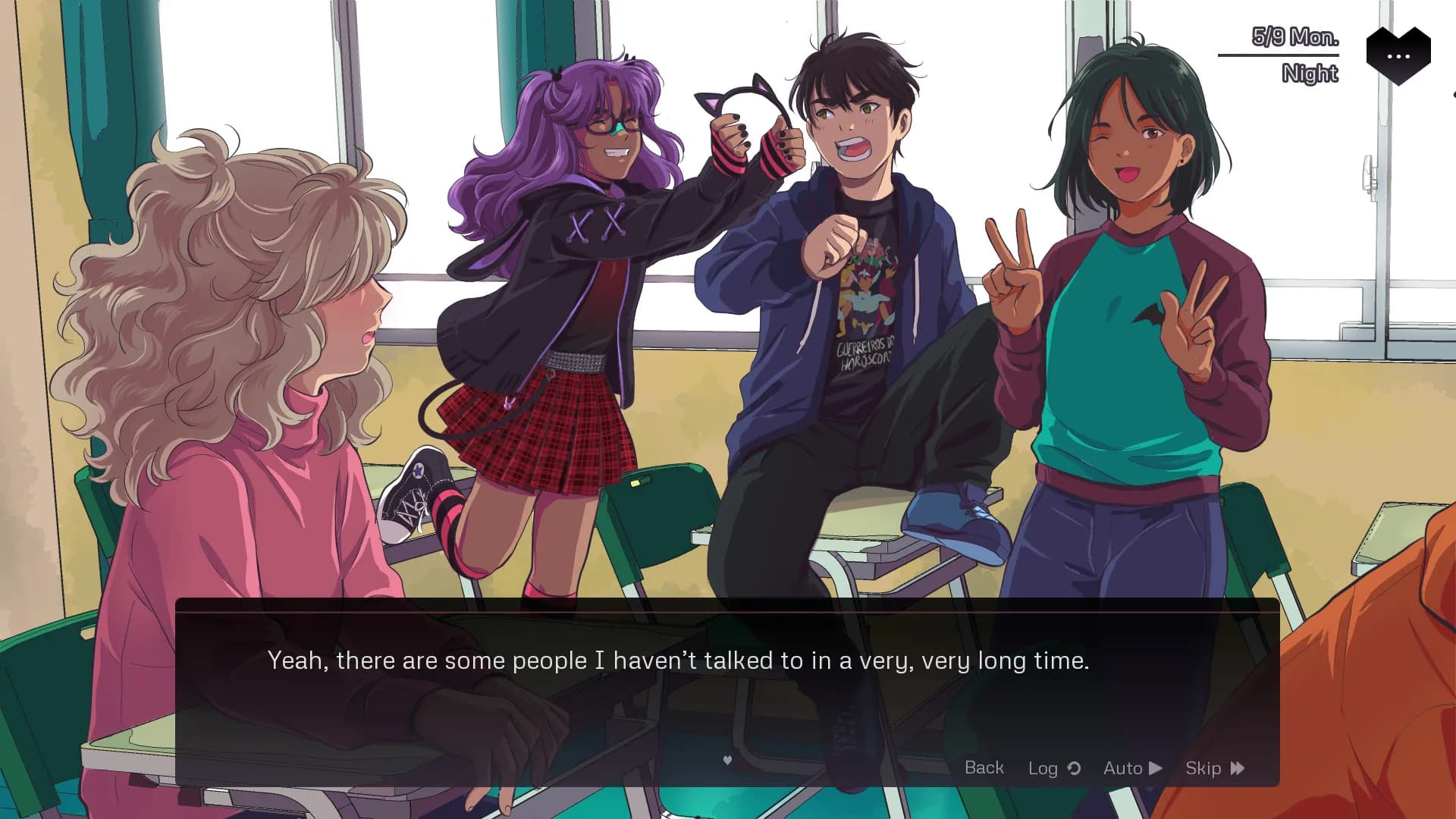Click the rewind arrow beside Log
Viewport: 1456px width, 819px height.
coord(1074,767)
